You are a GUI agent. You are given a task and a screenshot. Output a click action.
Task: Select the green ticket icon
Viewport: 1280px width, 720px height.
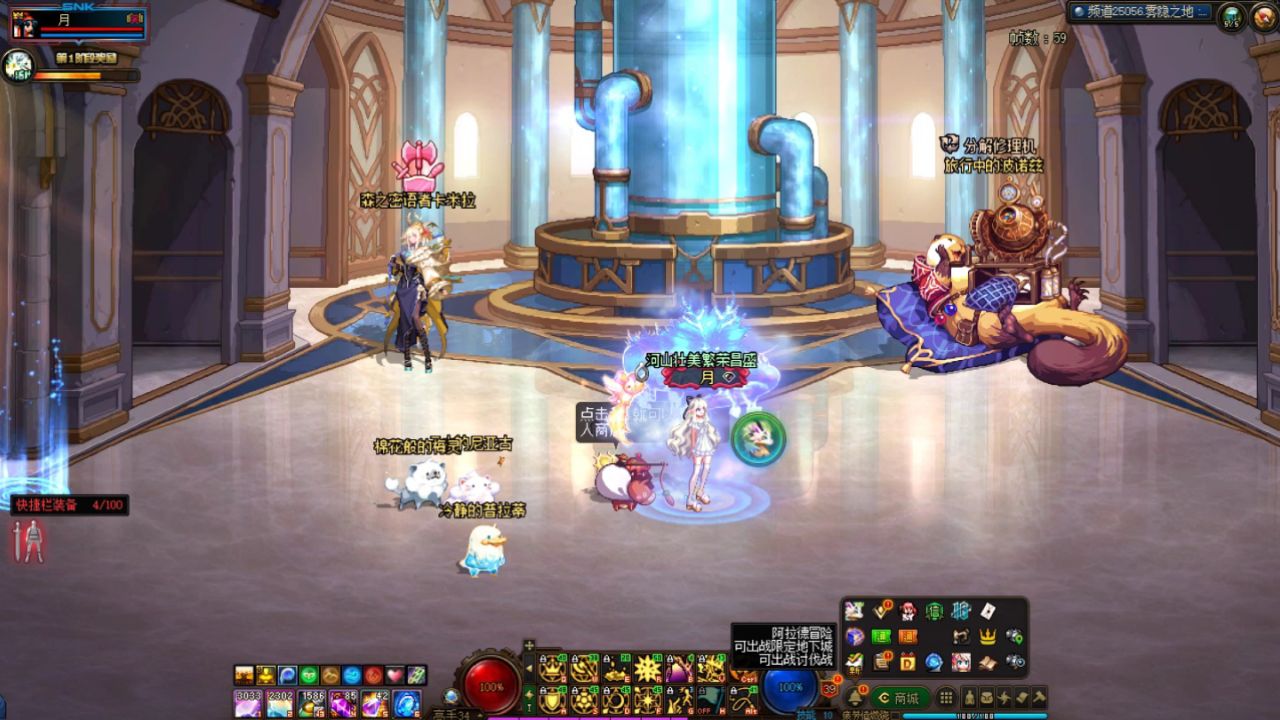[x=881, y=637]
